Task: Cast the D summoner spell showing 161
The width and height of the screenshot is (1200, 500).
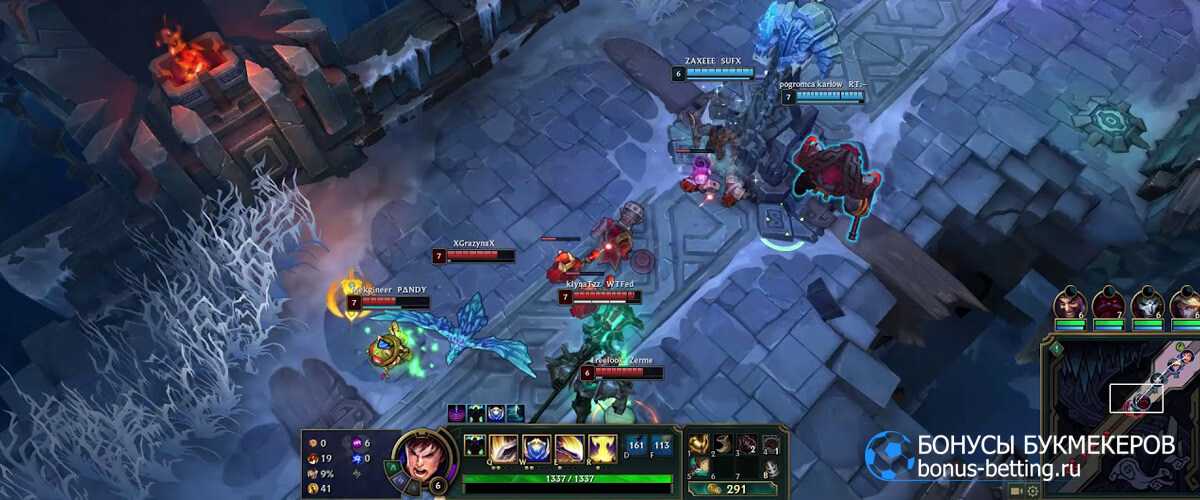Action: [x=636, y=444]
